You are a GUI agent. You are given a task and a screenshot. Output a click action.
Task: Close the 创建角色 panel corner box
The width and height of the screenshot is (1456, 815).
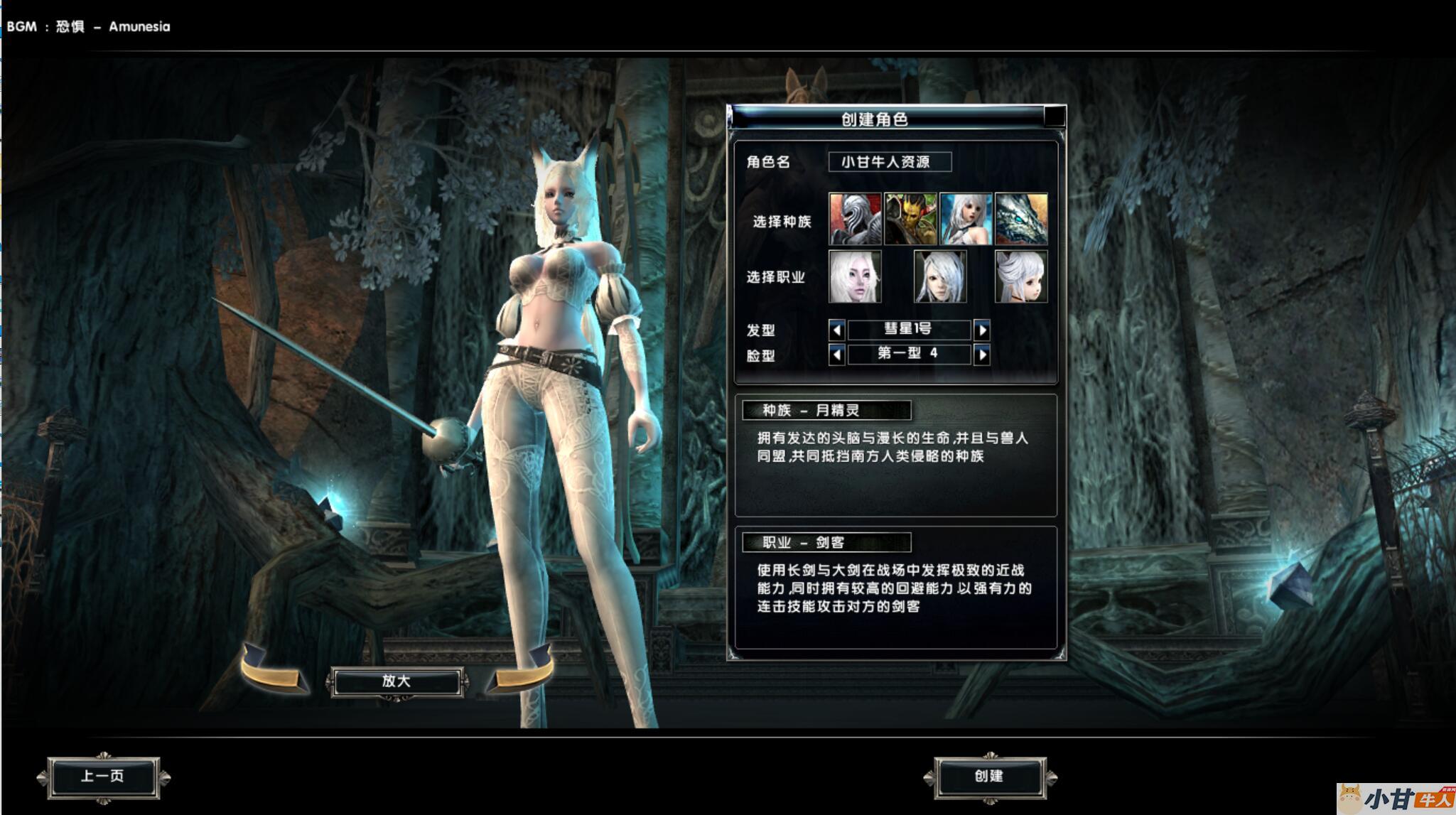[x=1055, y=117]
